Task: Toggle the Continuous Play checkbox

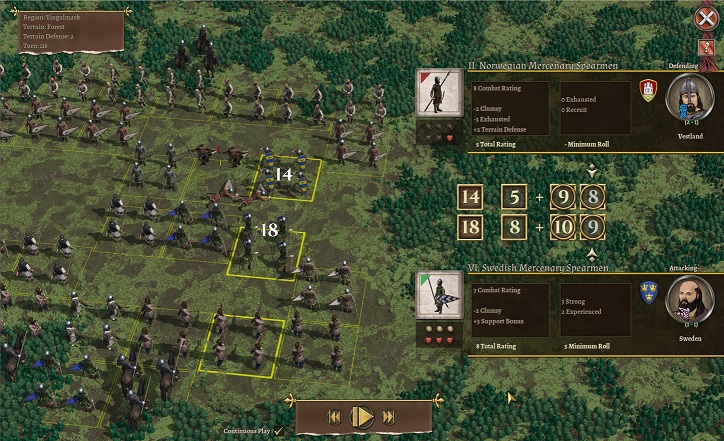Action: [278, 430]
